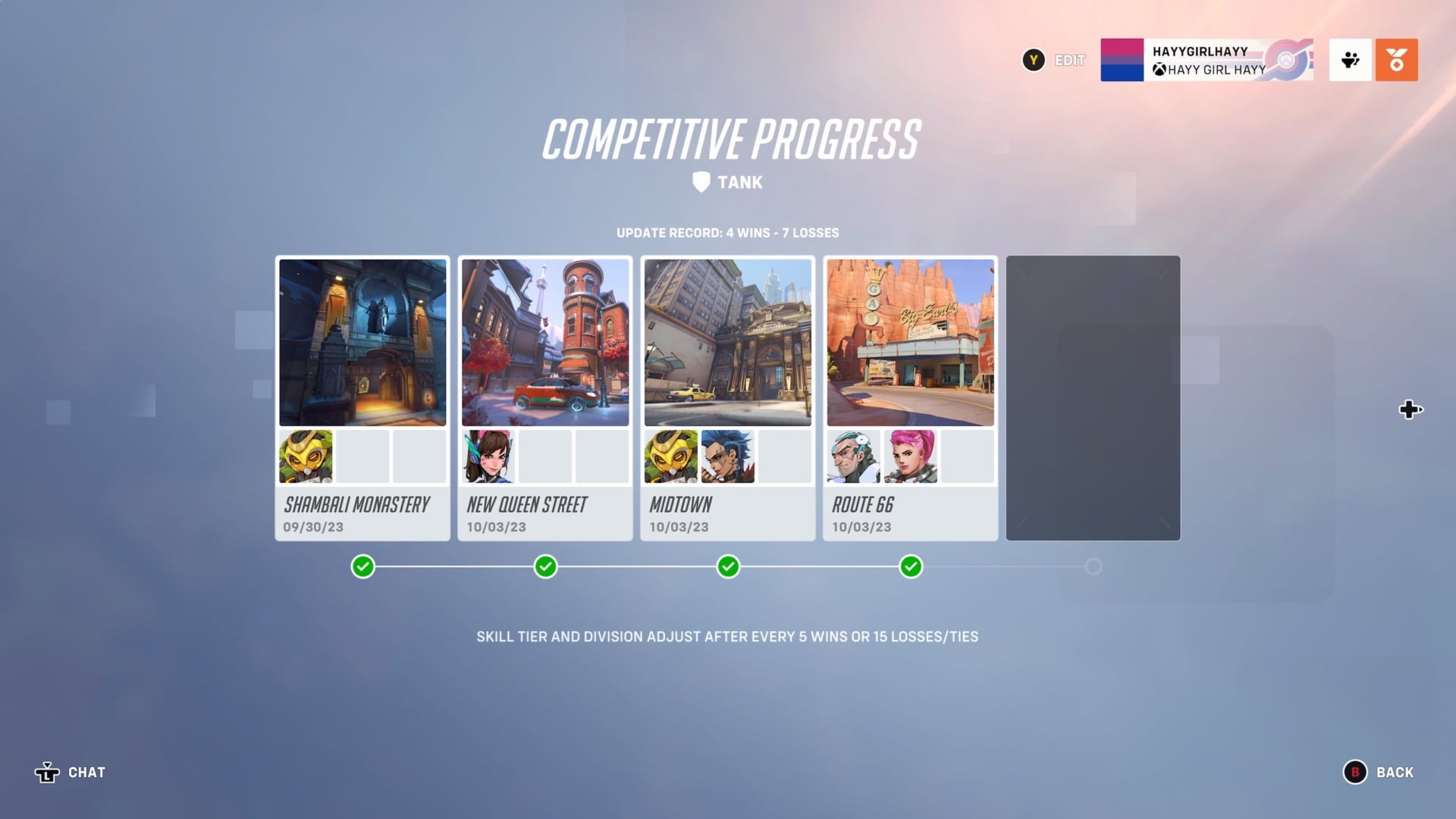This screenshot has height=819, width=1456.
Task: Click the Hanzo portrait on the Midtown card
Action: (730, 457)
